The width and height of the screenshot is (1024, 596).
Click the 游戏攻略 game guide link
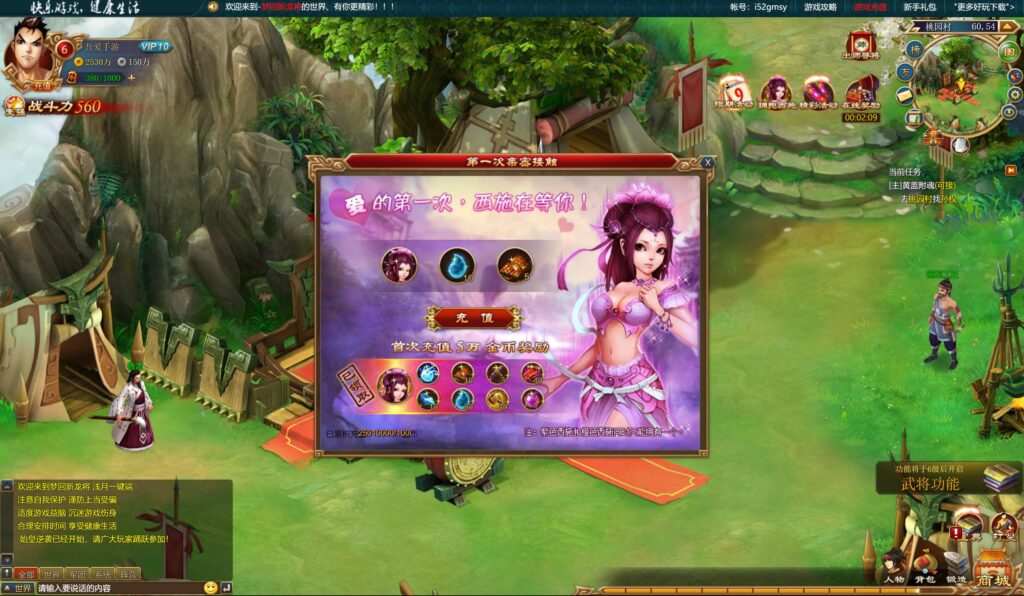click(x=820, y=7)
